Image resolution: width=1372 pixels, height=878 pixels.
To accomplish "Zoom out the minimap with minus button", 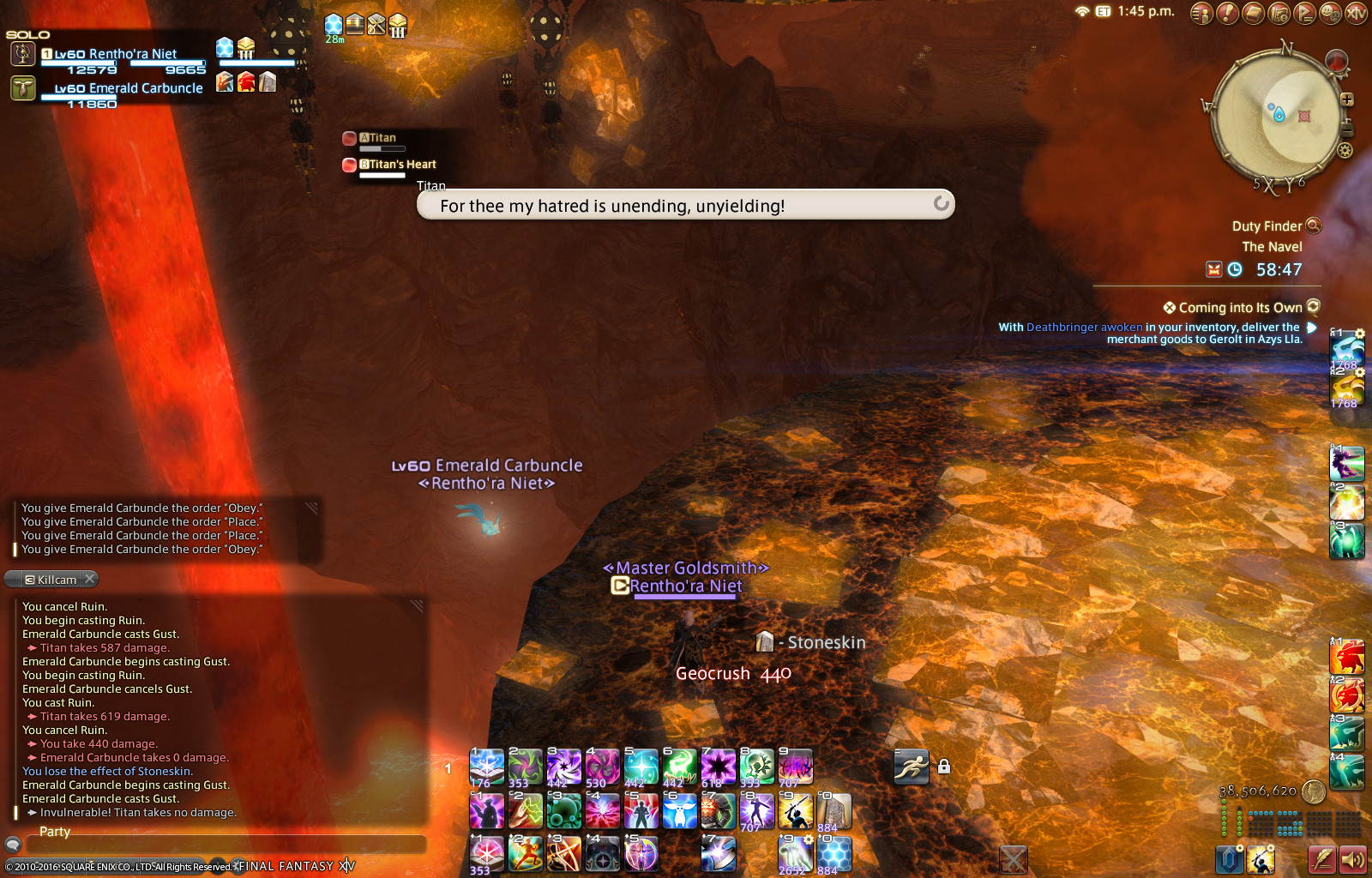I will click(1346, 130).
